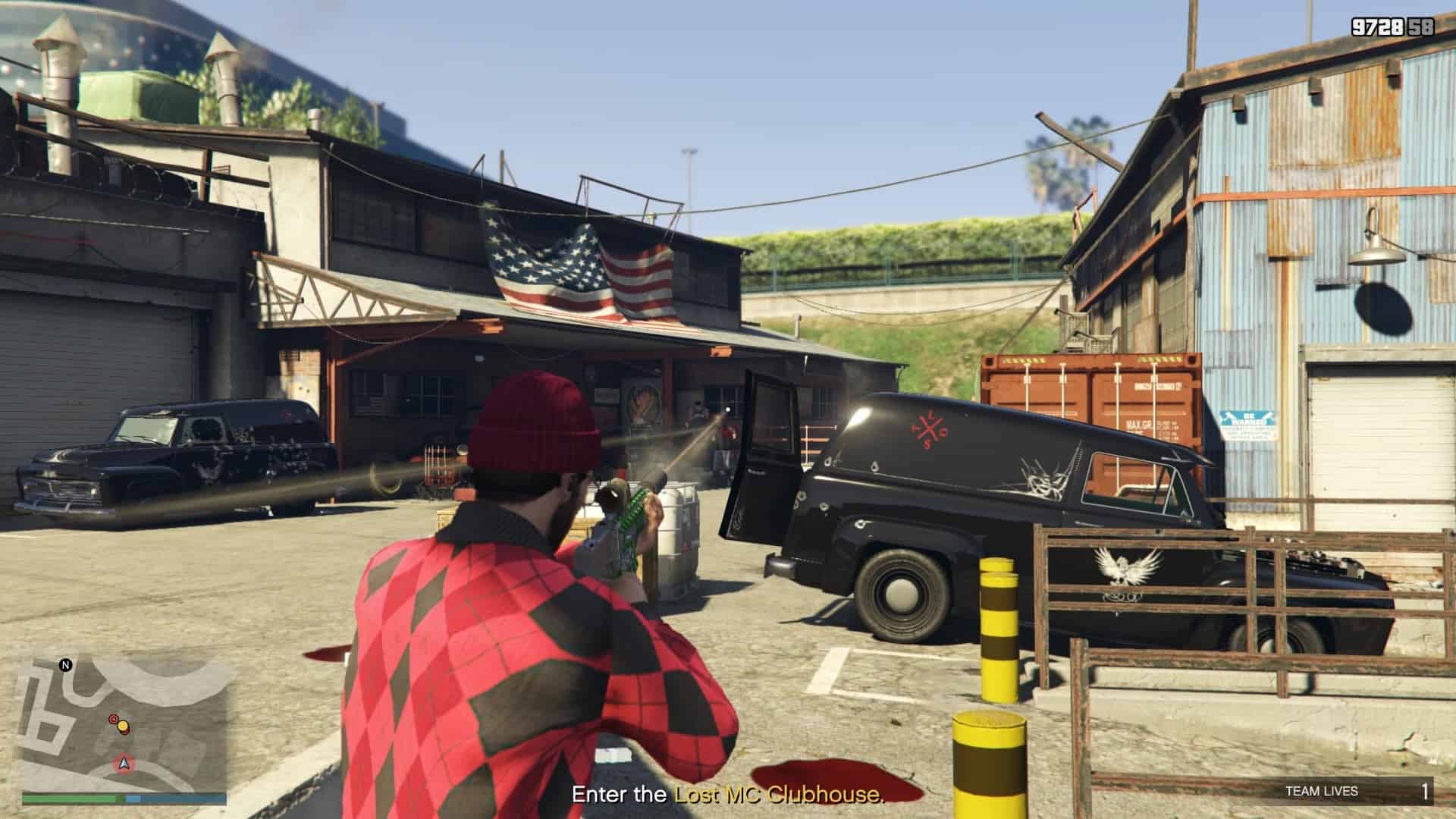The width and height of the screenshot is (1456, 819).
Task: Click the player arrow marker on the minimap
Action: (x=124, y=764)
